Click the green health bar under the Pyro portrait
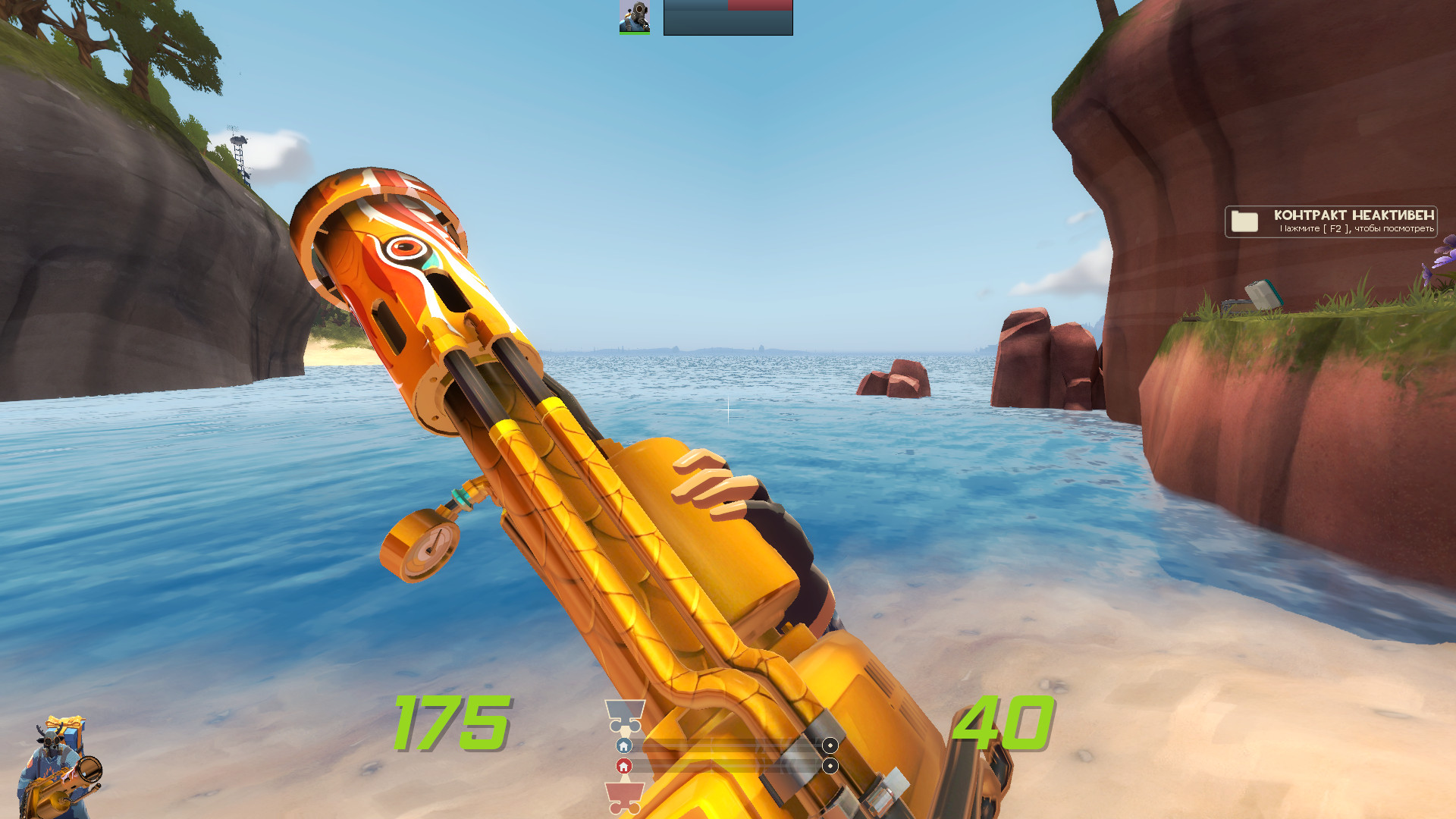The image size is (1456, 819). pyautogui.click(x=635, y=33)
